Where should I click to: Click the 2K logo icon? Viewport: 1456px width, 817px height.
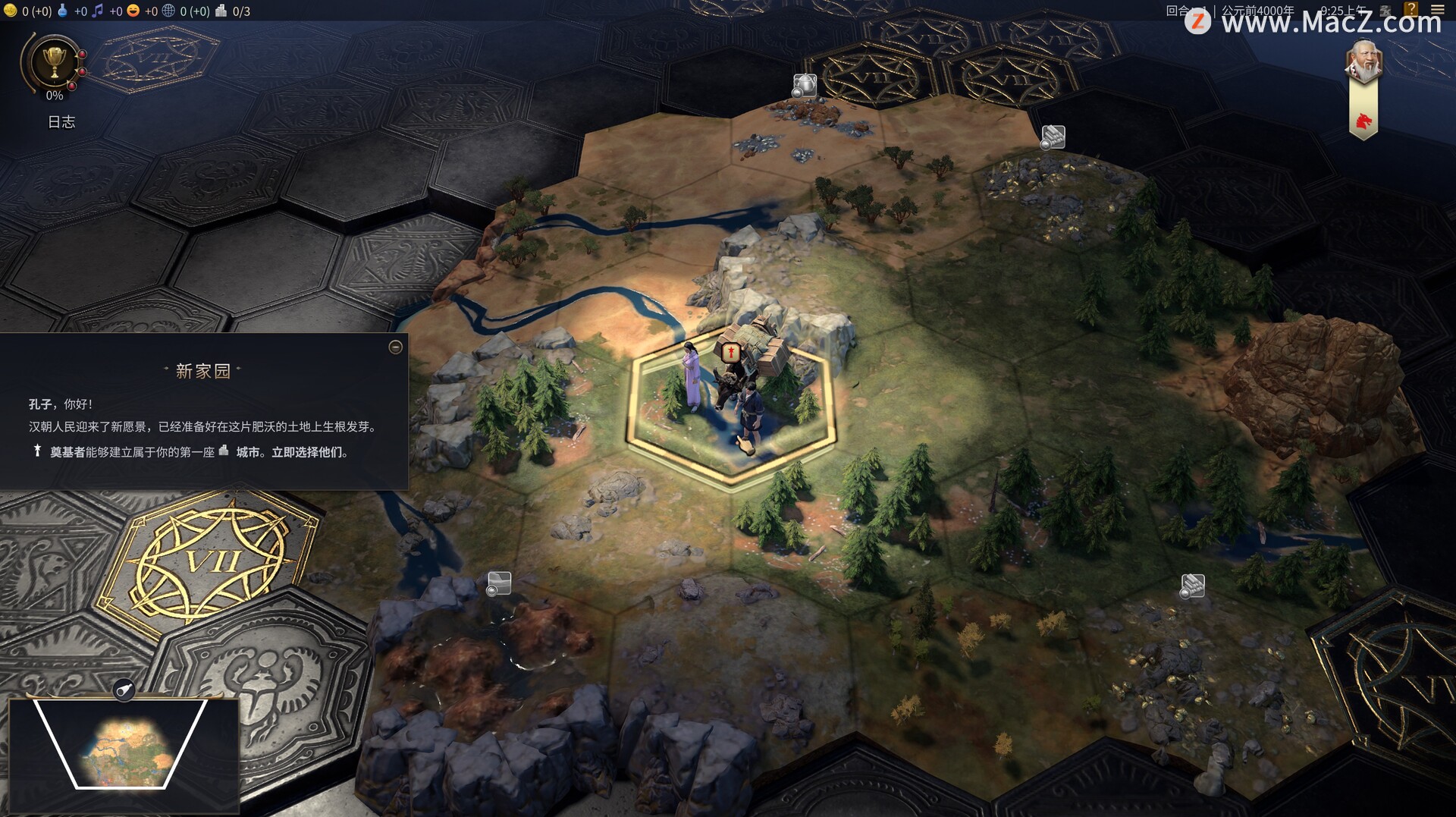point(1385,11)
